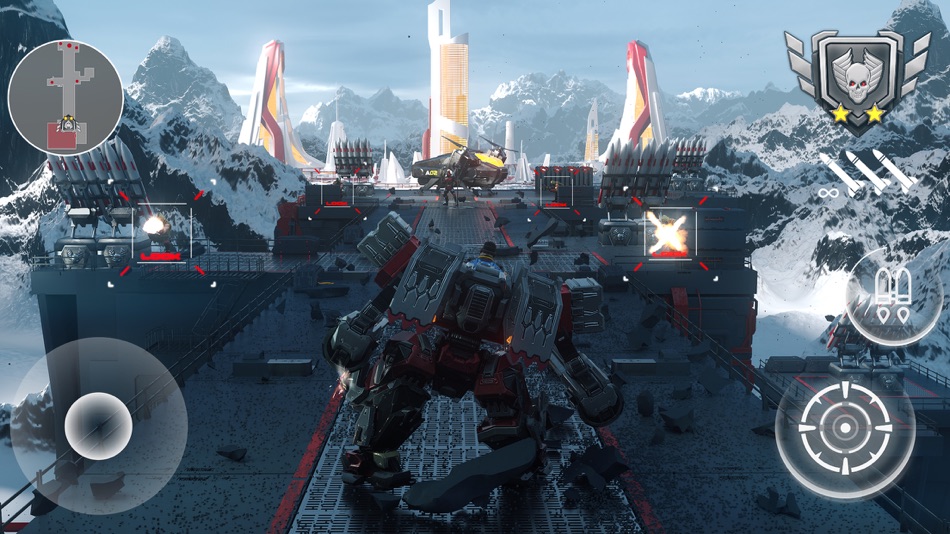The image size is (950, 534).
Task: Fire weapons with the crosshair button
Action: pyautogui.click(x=845, y=429)
